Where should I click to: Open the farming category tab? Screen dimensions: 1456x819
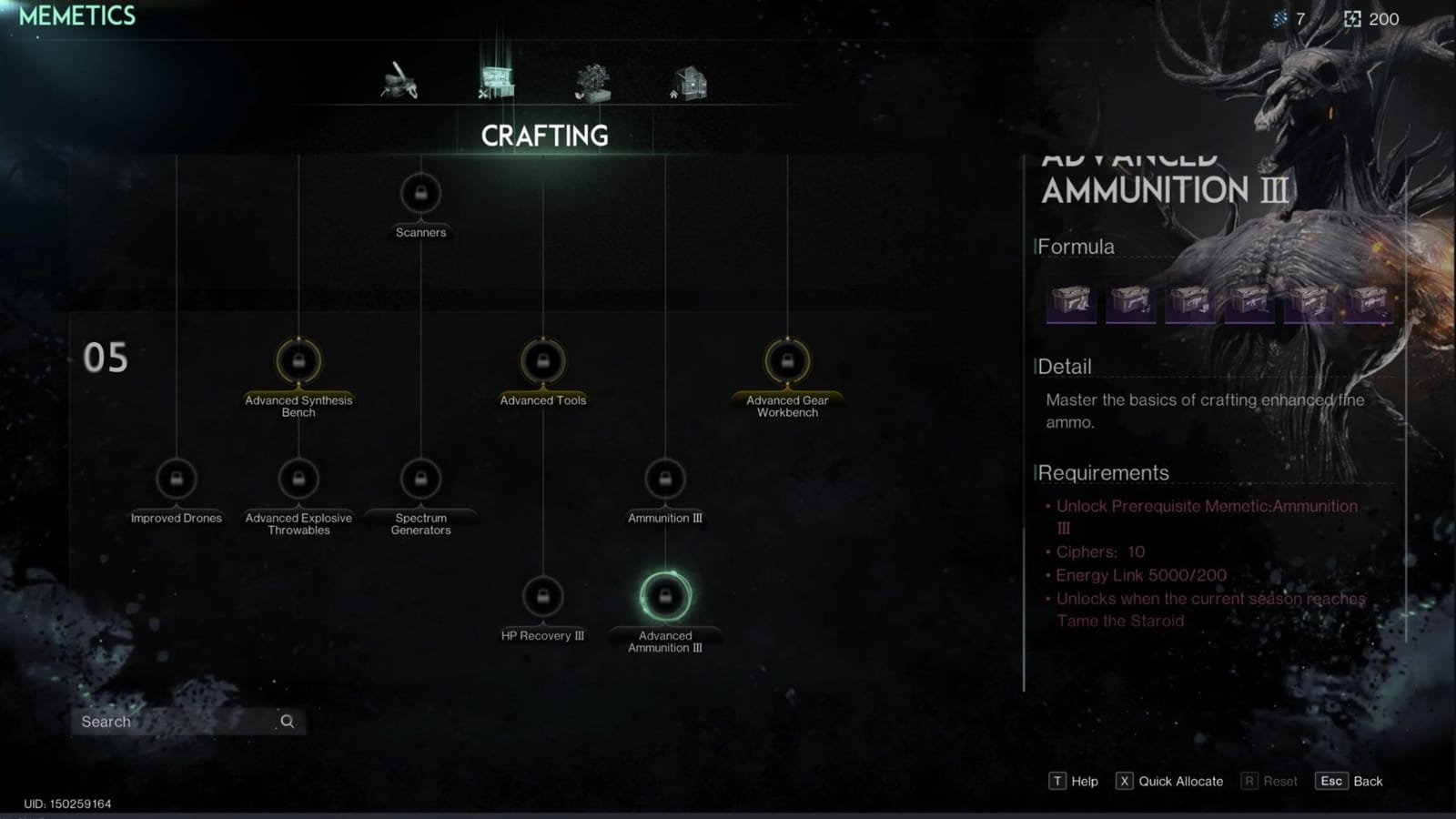592,80
